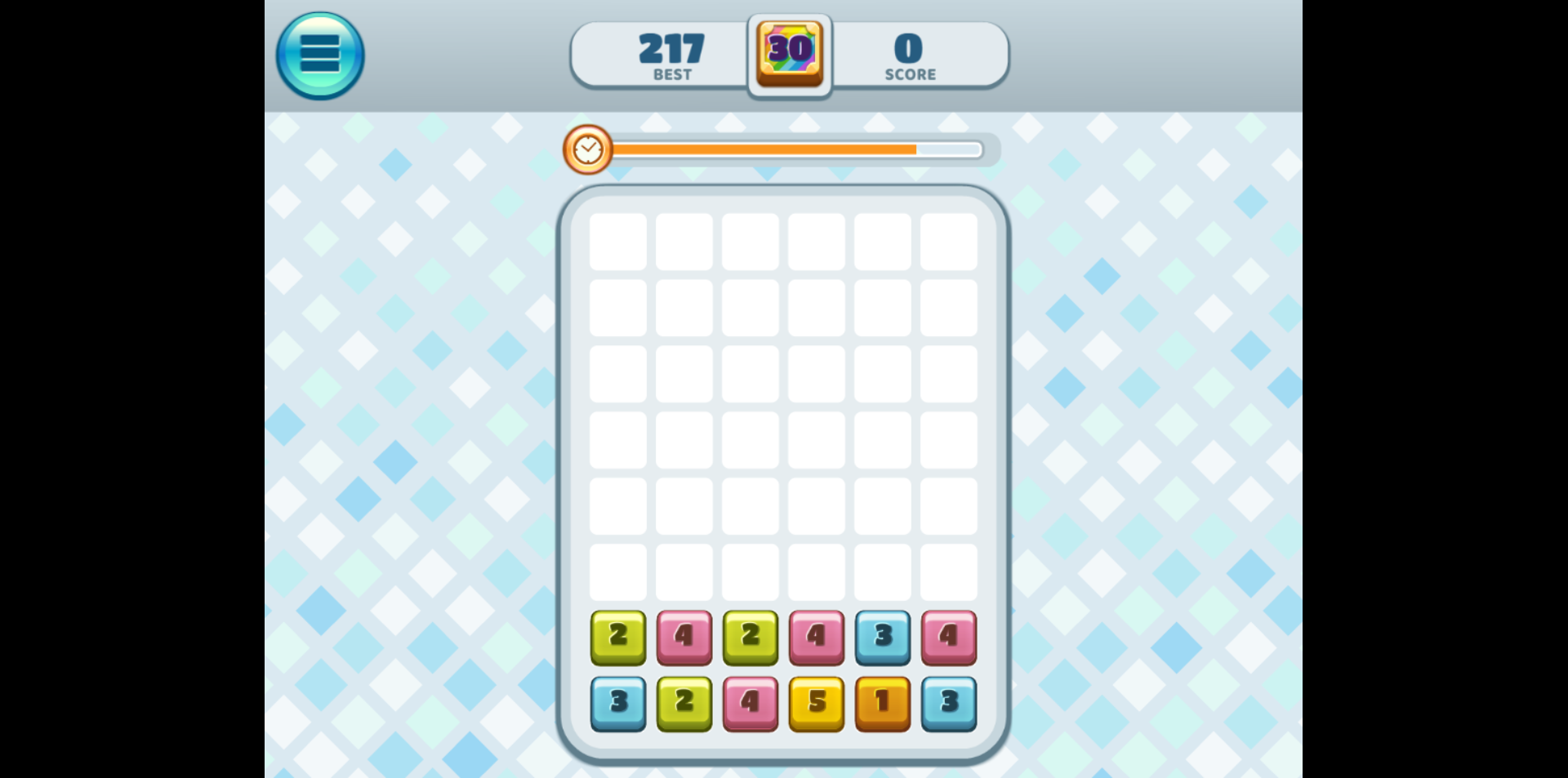Select the pink 4 tile next to the 5
1568x778 pixels.
[750, 703]
